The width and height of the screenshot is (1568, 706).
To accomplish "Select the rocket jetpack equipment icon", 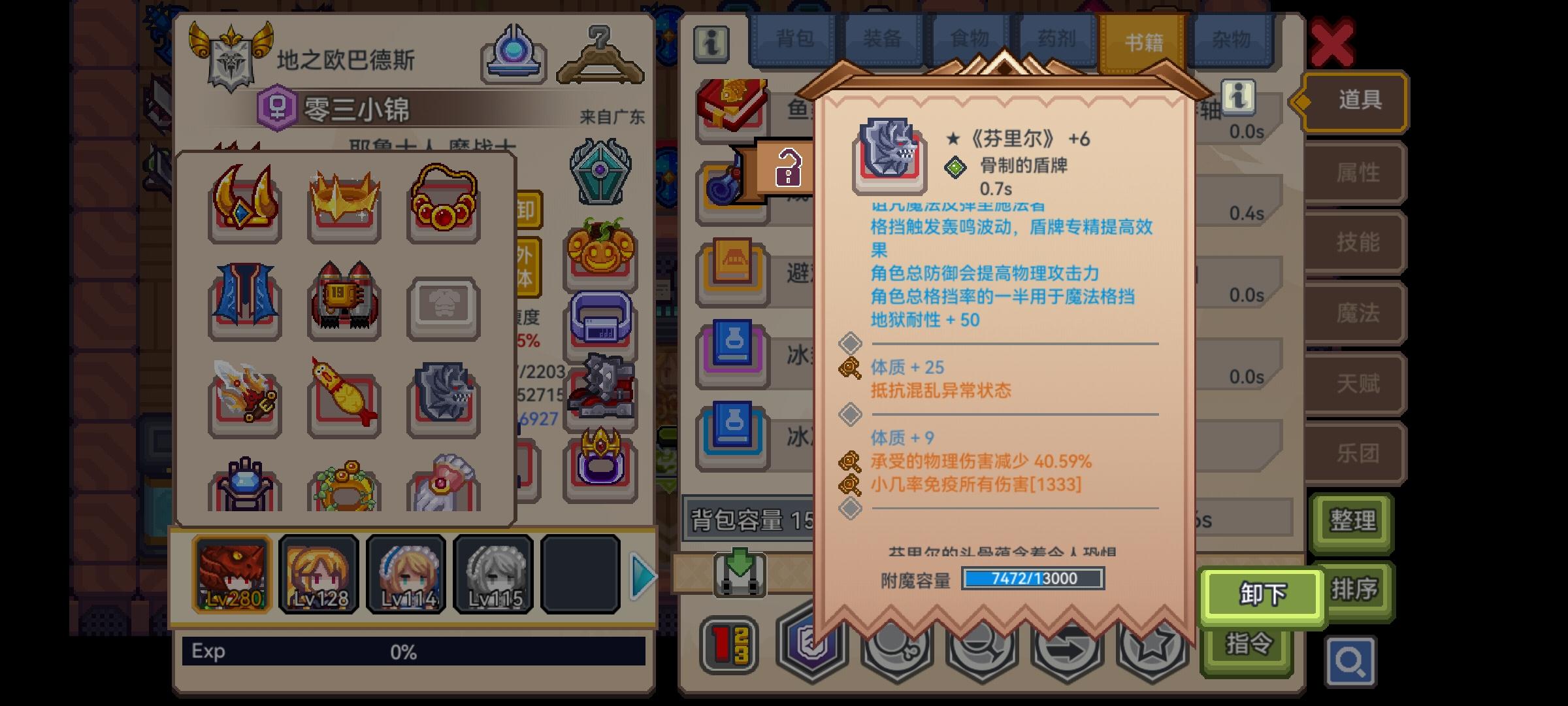I will [344, 301].
